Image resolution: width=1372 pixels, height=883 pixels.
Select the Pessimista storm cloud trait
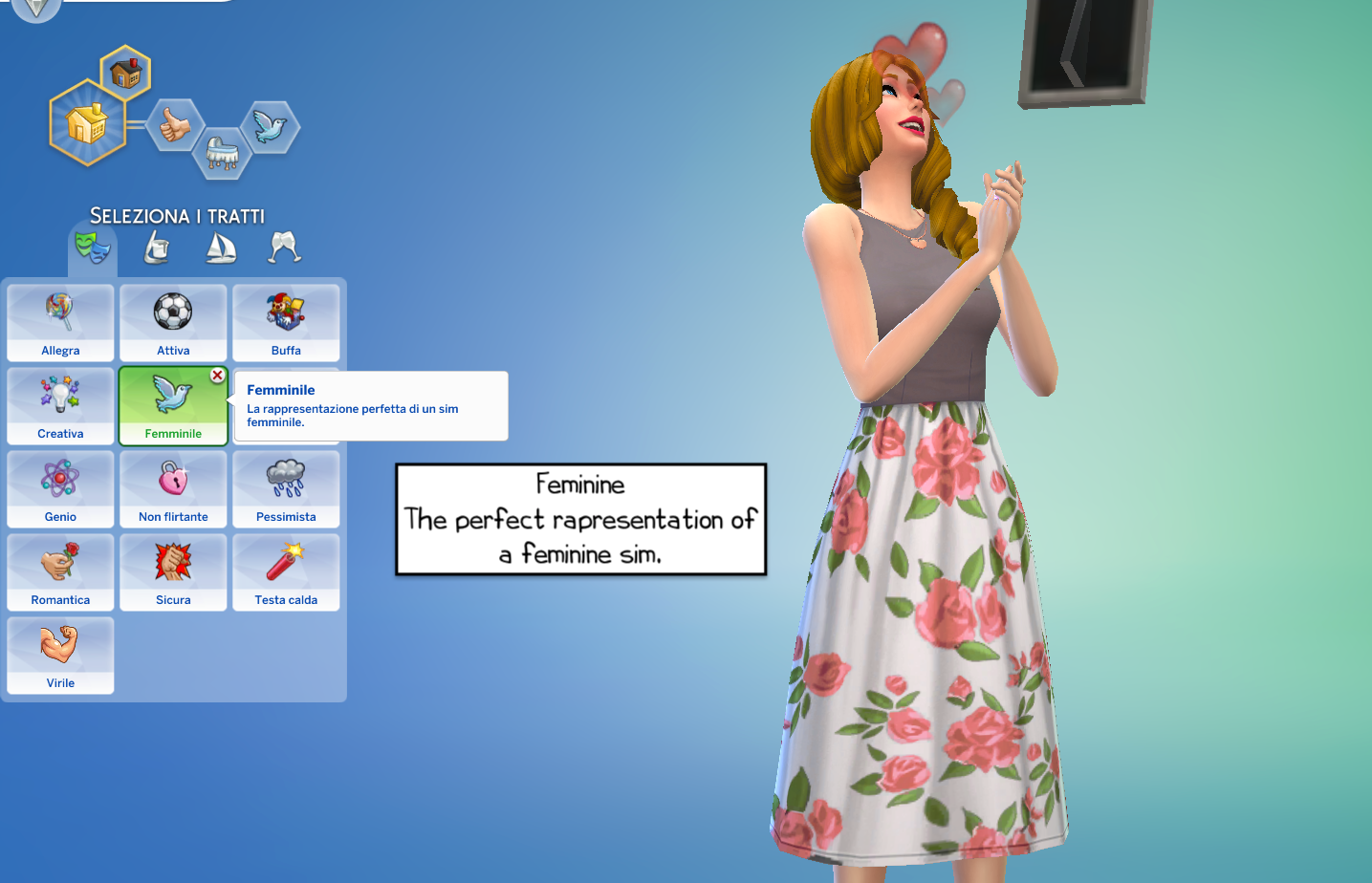[x=286, y=488]
